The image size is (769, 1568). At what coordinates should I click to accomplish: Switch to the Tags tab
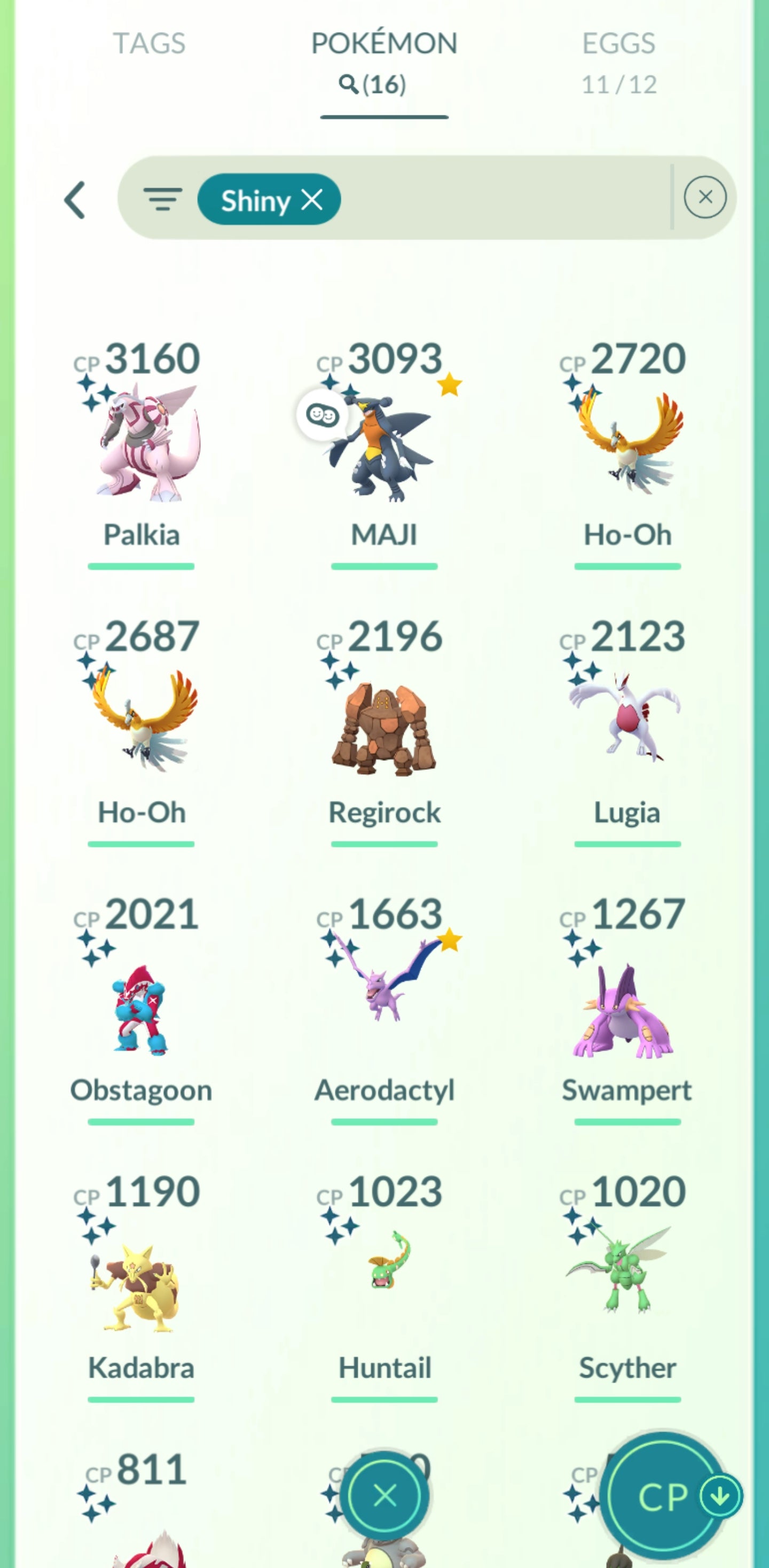point(149,44)
